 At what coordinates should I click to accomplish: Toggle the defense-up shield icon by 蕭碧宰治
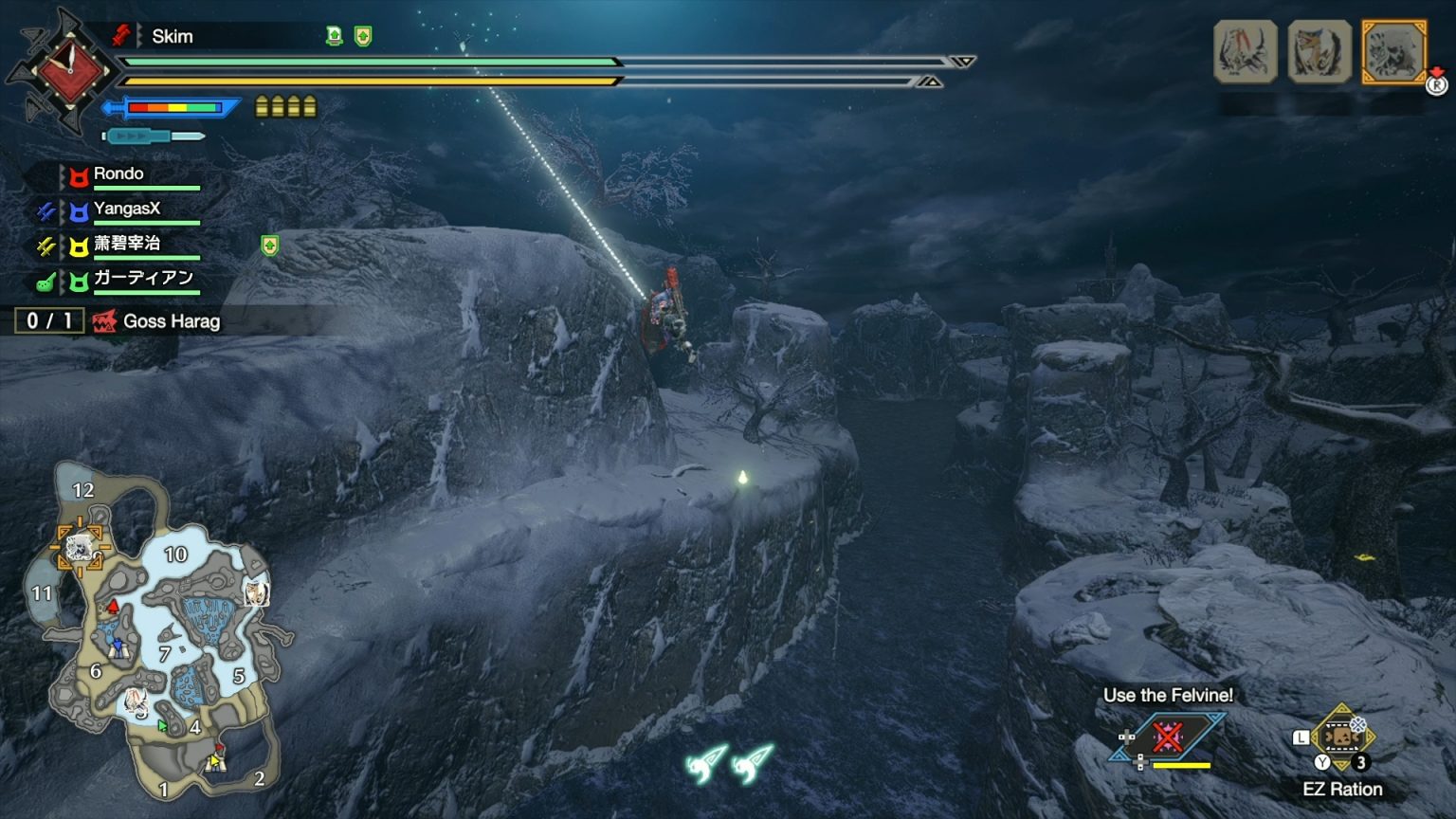pyautogui.click(x=270, y=246)
